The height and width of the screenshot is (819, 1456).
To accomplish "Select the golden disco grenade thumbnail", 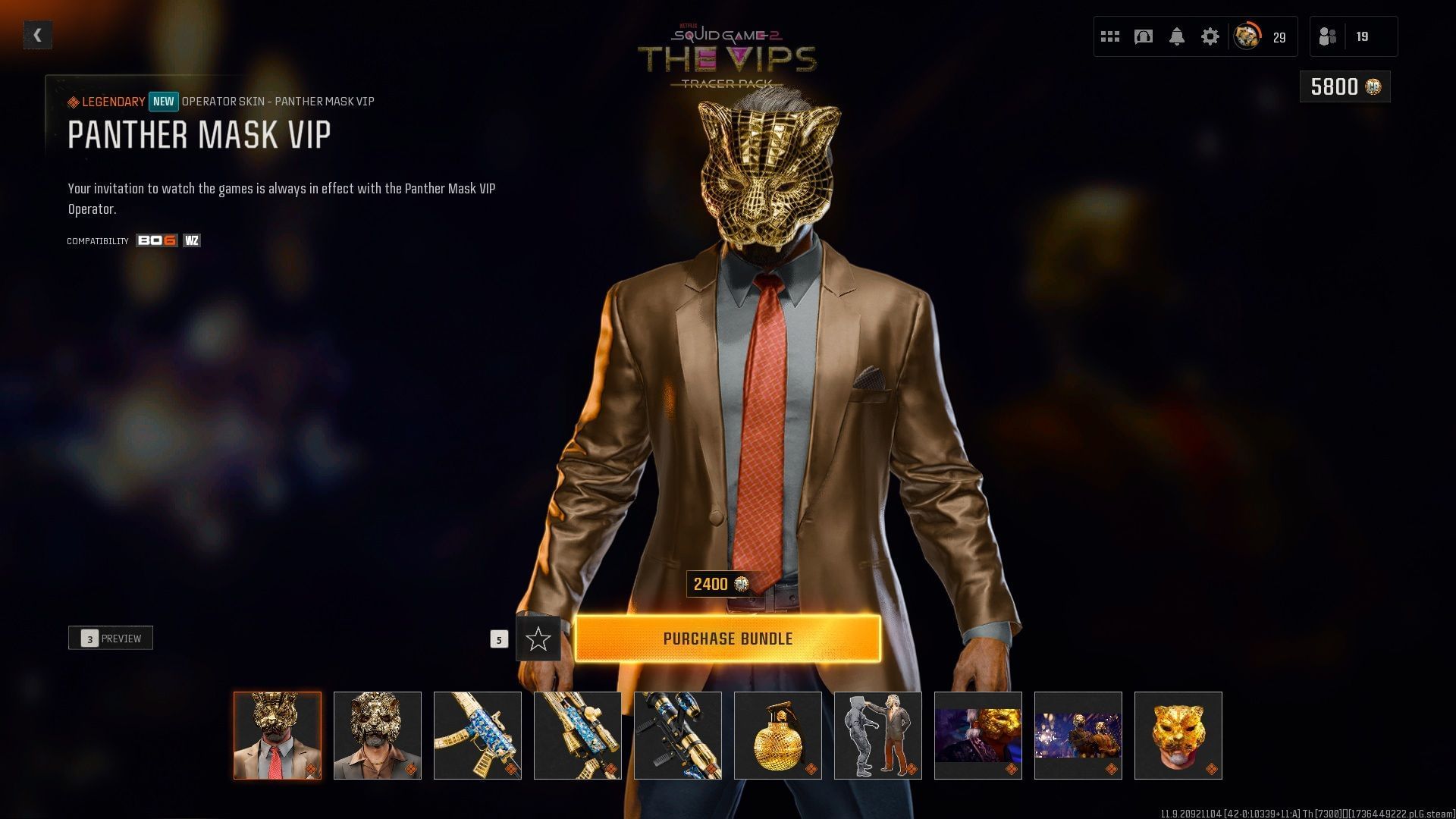I will 777,735.
